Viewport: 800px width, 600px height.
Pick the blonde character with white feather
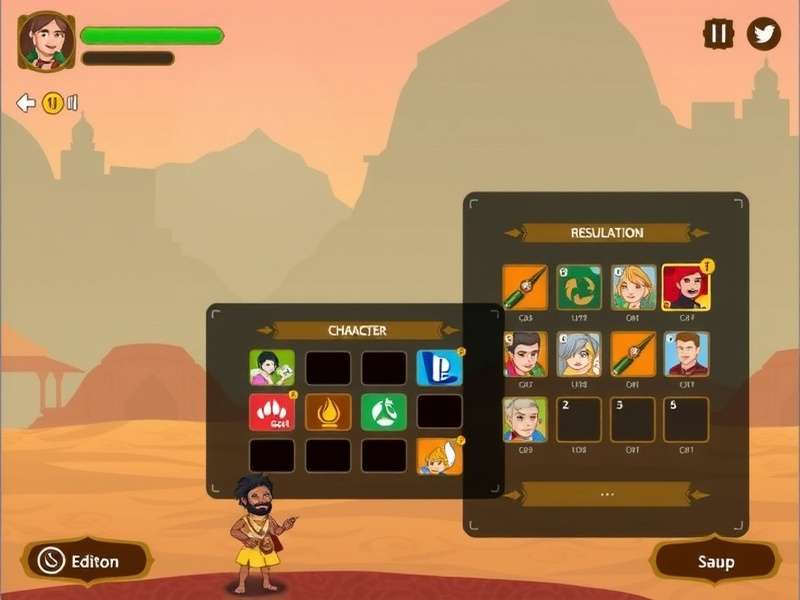[439, 456]
